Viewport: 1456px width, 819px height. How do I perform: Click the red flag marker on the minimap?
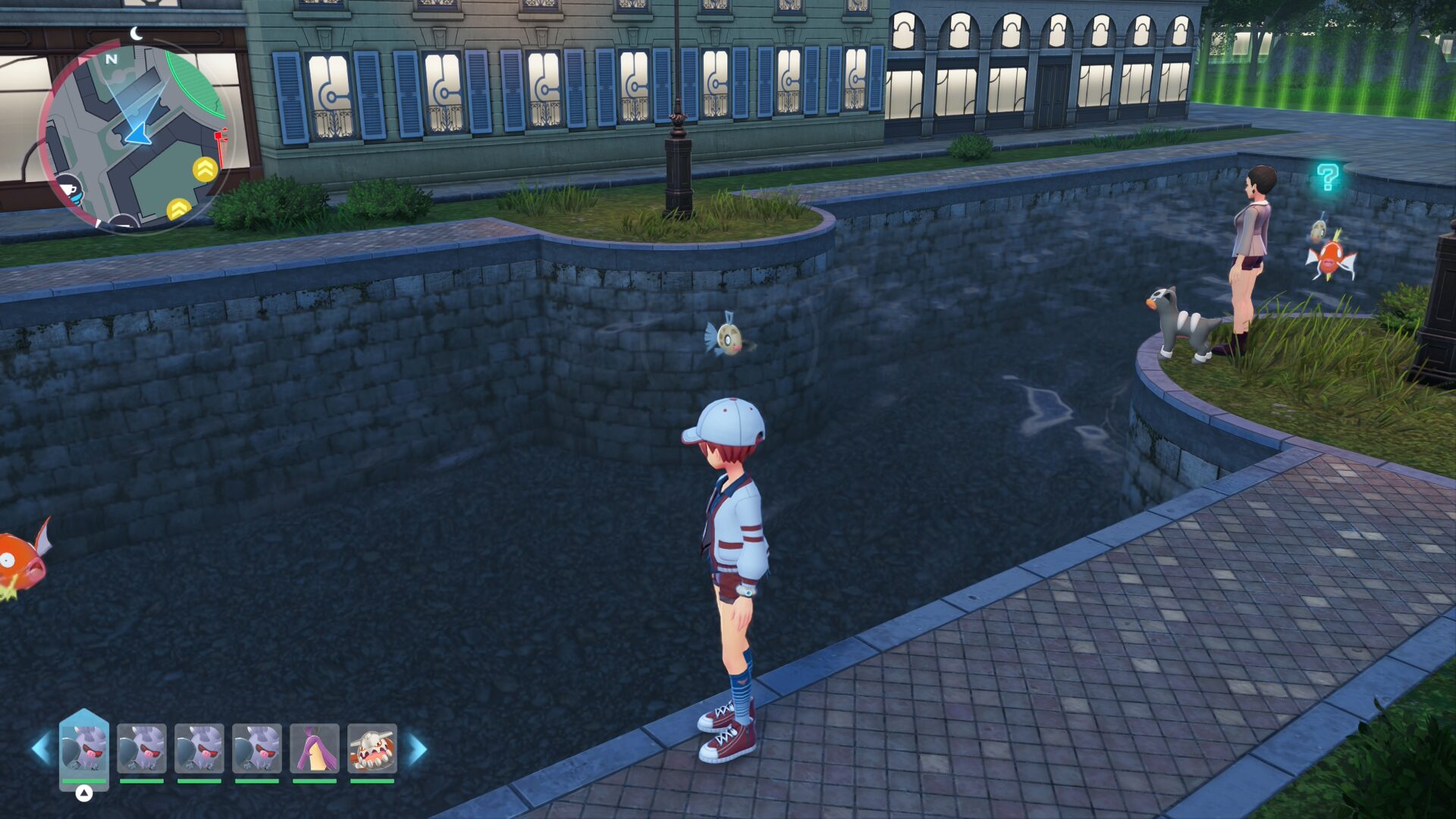(221, 140)
